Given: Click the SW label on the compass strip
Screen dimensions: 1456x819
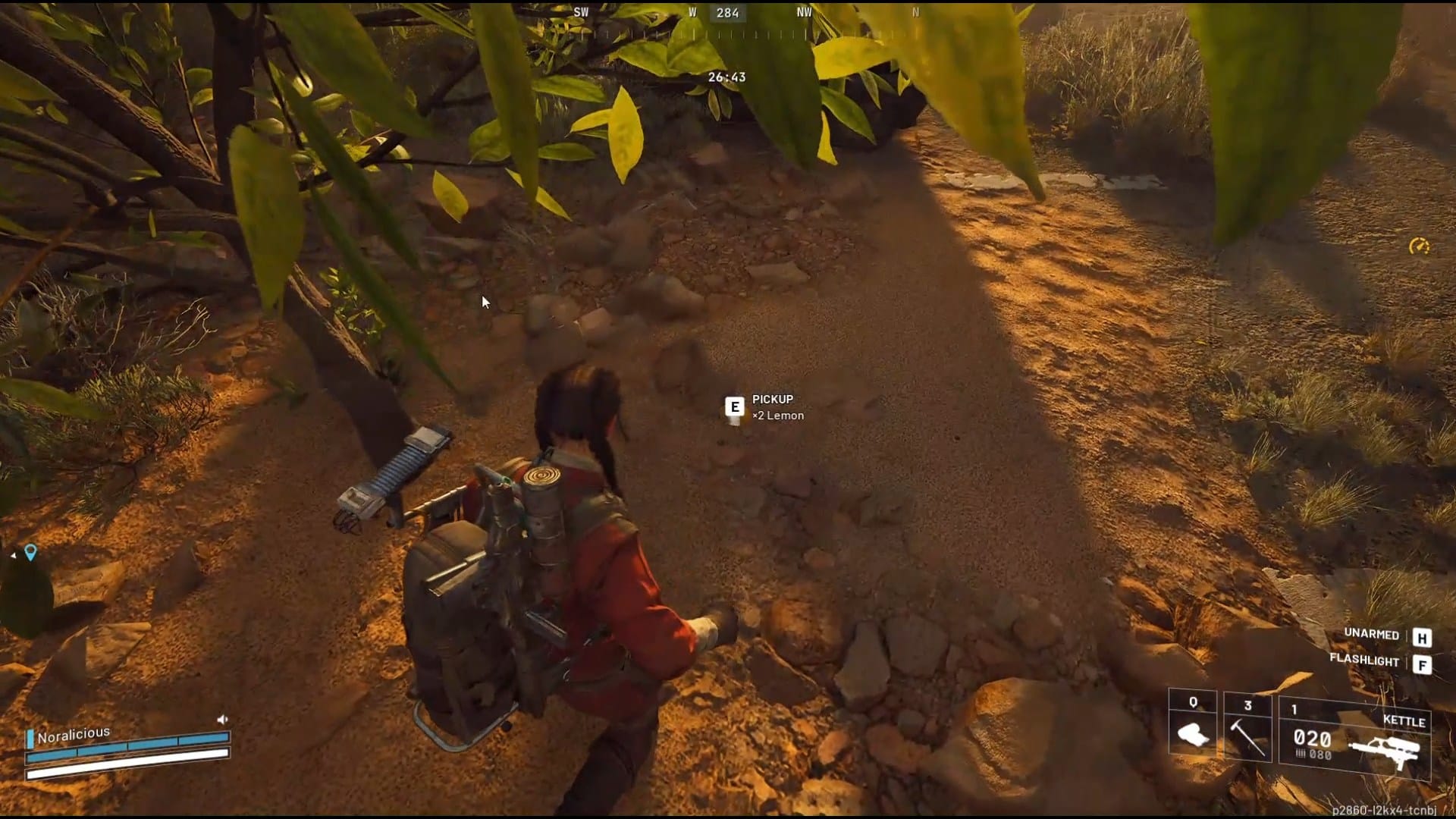Looking at the screenshot, I should point(581,13).
